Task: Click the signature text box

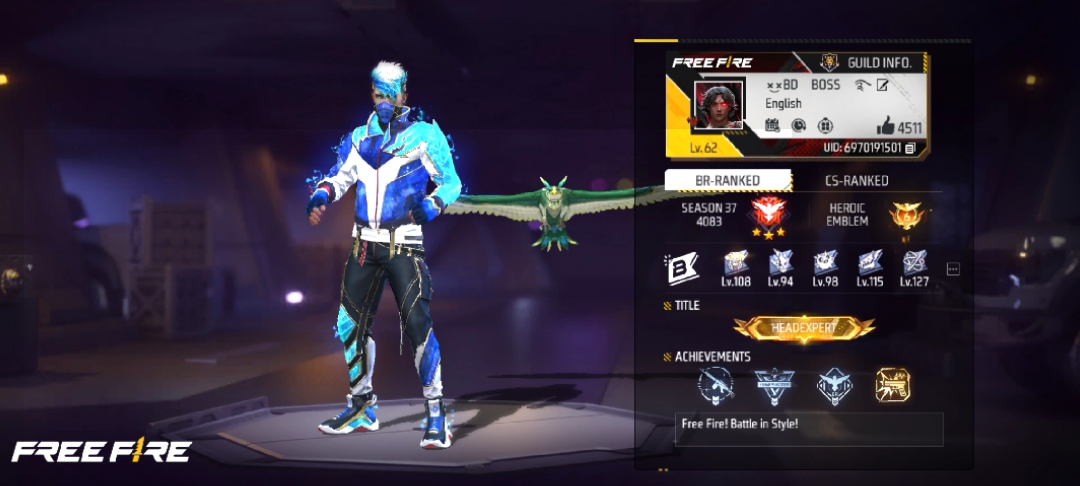Action: [809, 428]
